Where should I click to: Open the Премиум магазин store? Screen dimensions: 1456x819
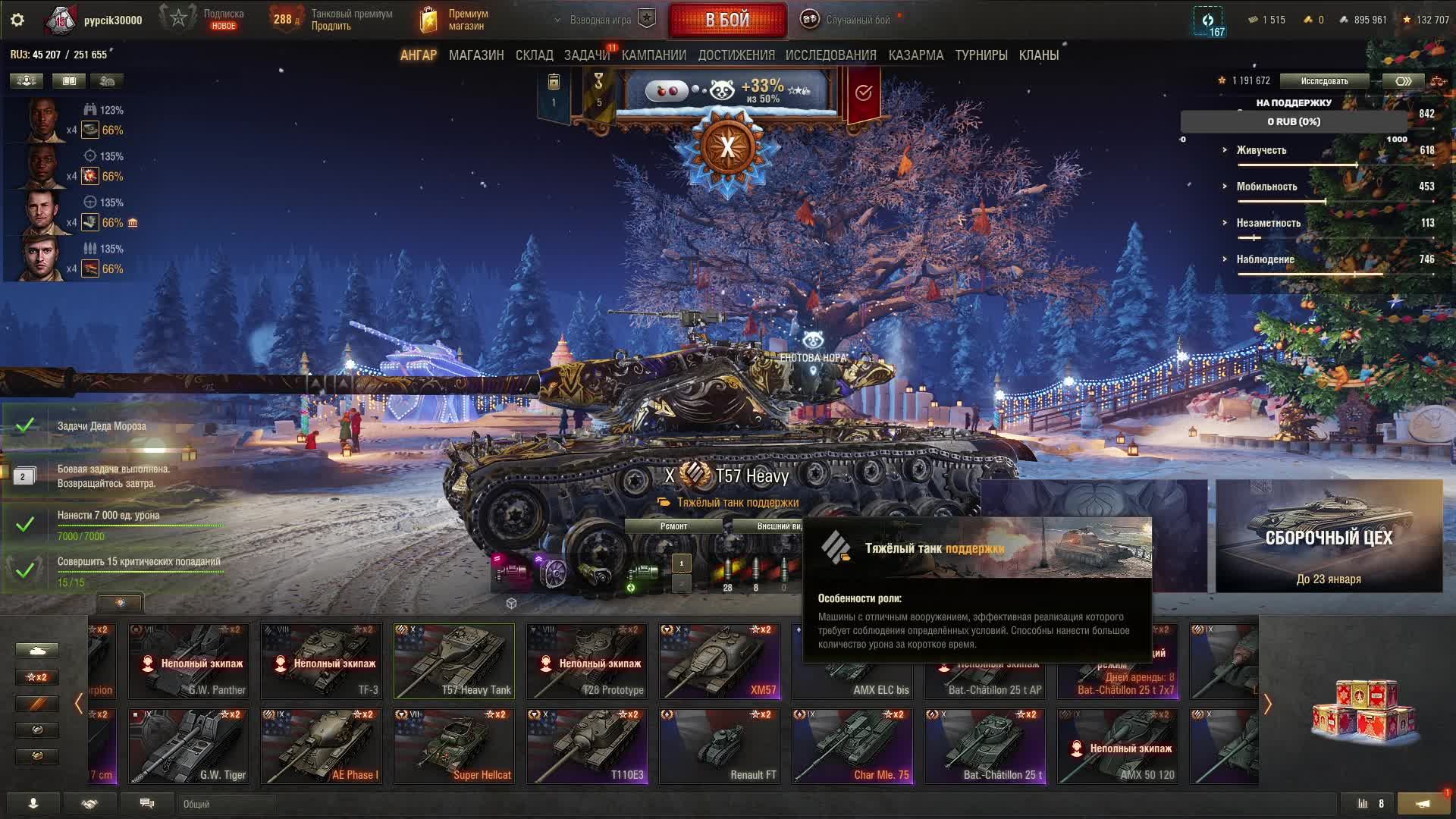click(455, 20)
